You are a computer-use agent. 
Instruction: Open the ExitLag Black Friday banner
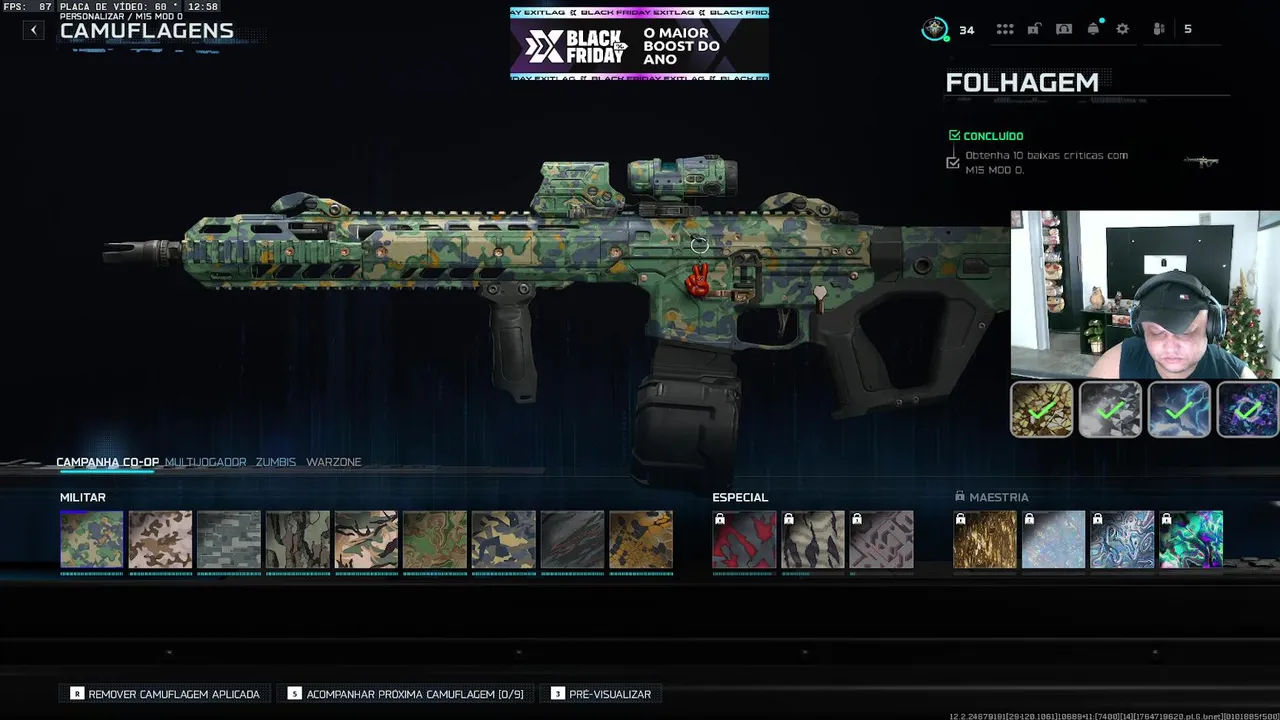tap(639, 44)
